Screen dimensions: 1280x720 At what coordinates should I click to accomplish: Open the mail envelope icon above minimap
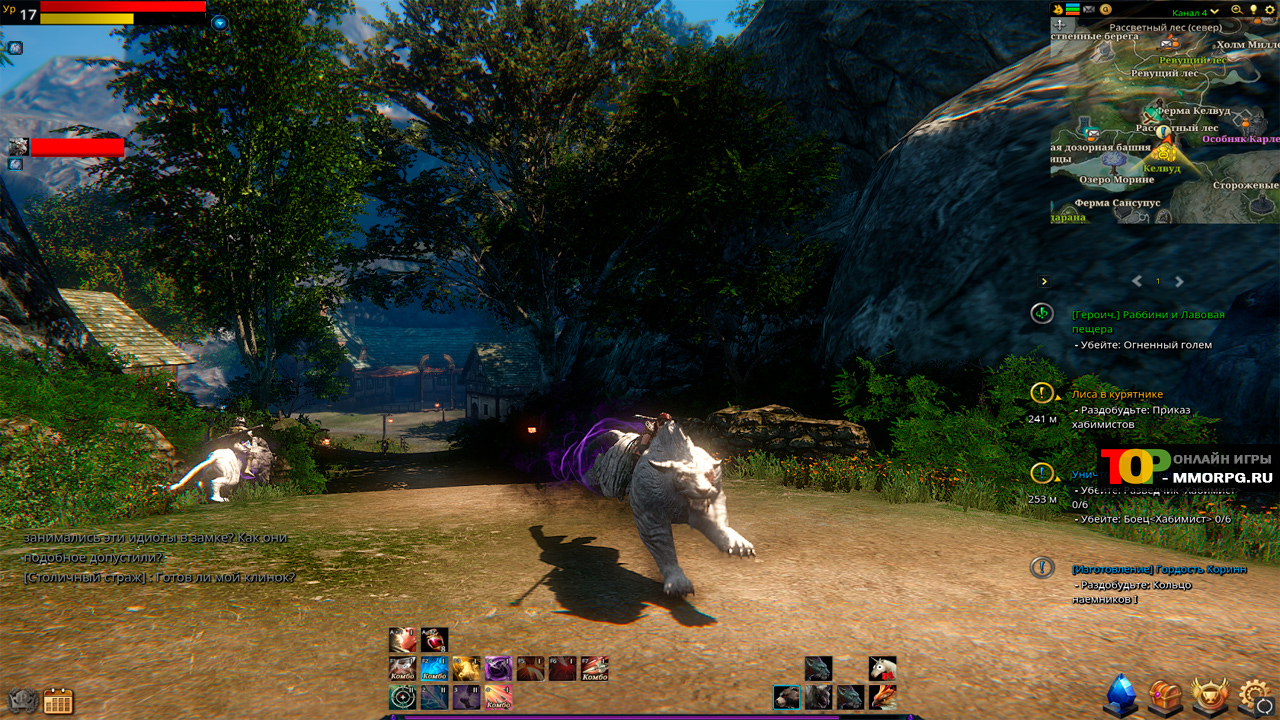(x=1088, y=9)
